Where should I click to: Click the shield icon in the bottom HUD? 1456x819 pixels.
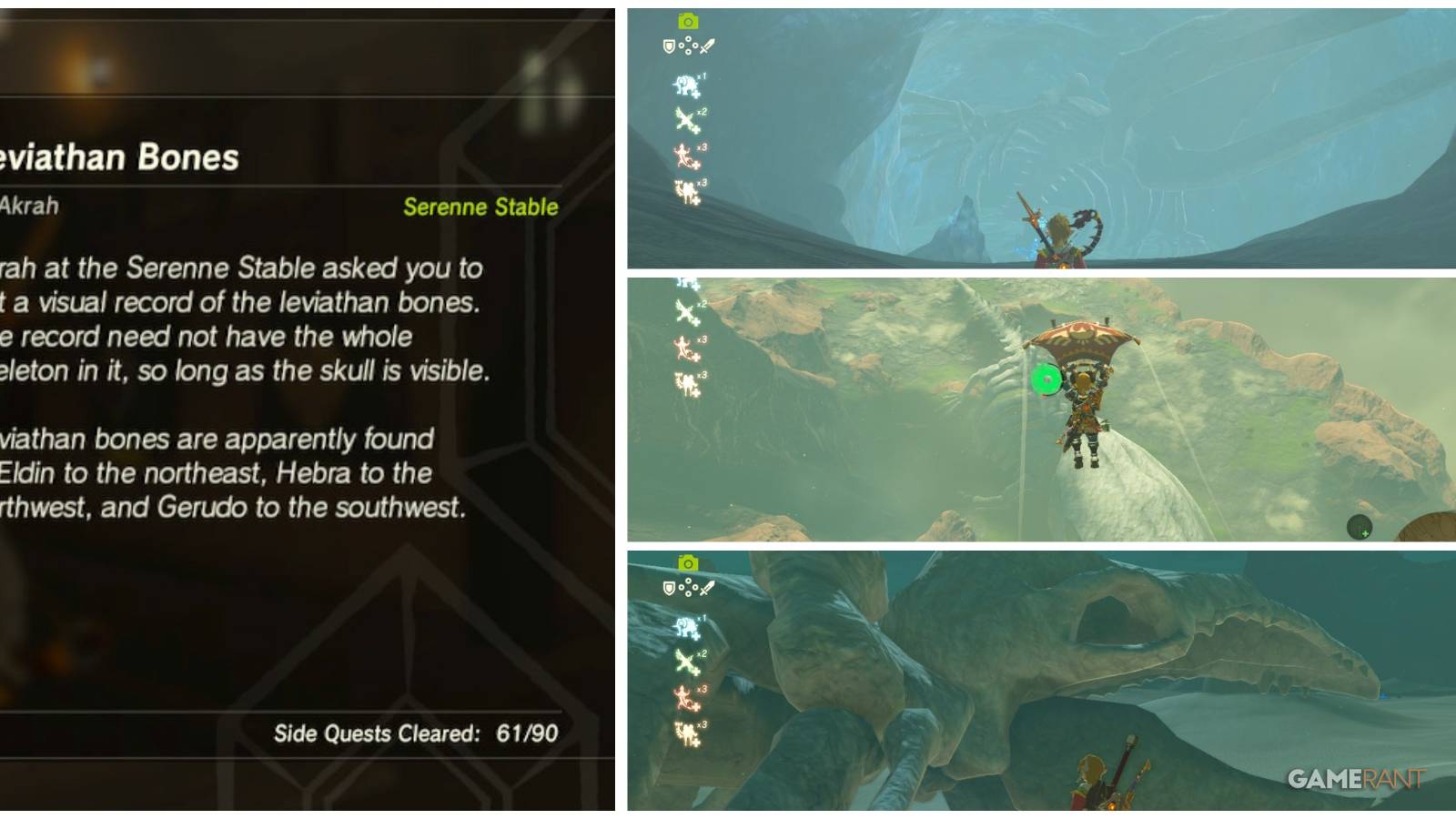669,588
